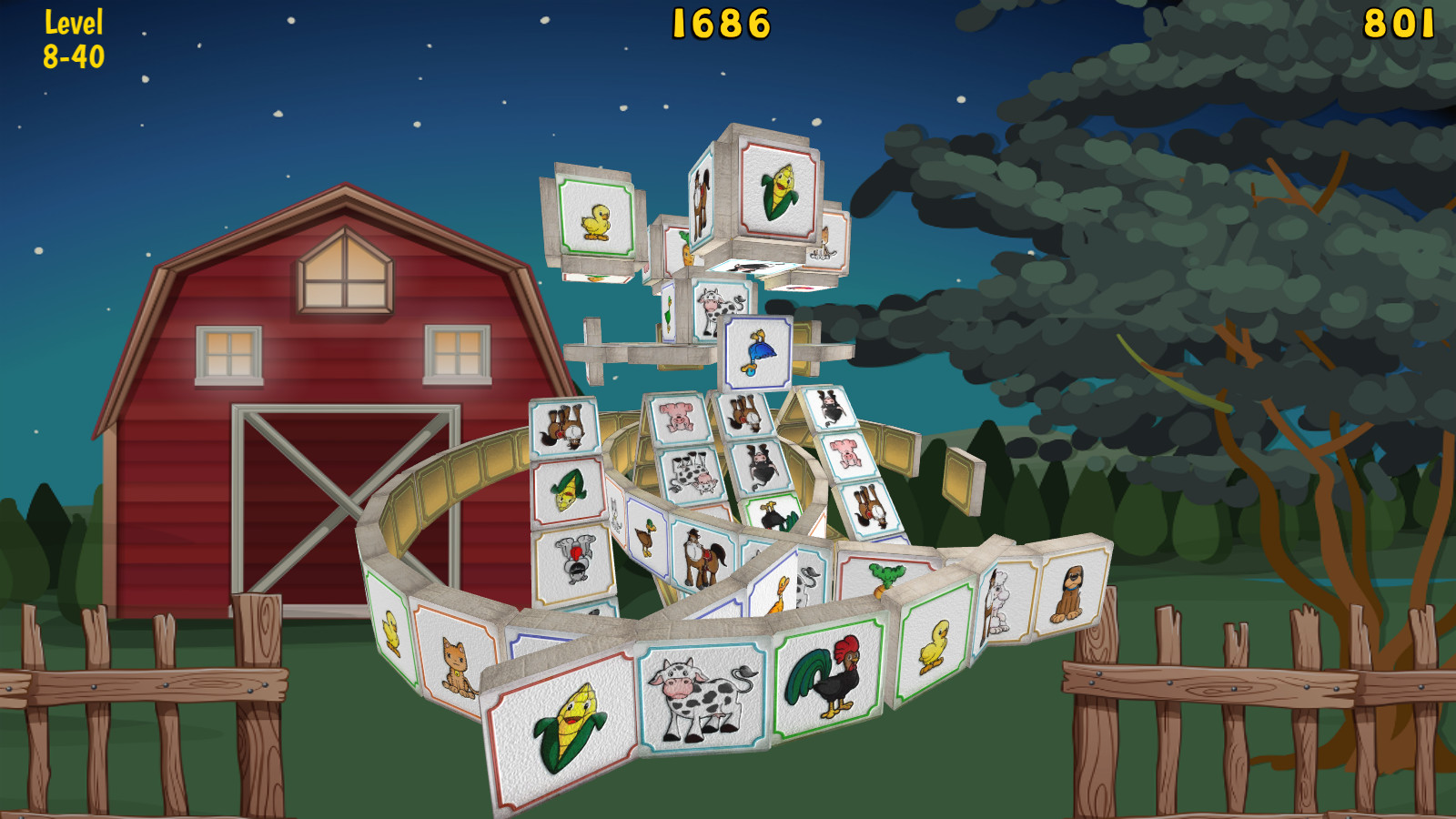Click the pink pig tile in the middle stack
1456x819 pixels.
[x=677, y=417]
